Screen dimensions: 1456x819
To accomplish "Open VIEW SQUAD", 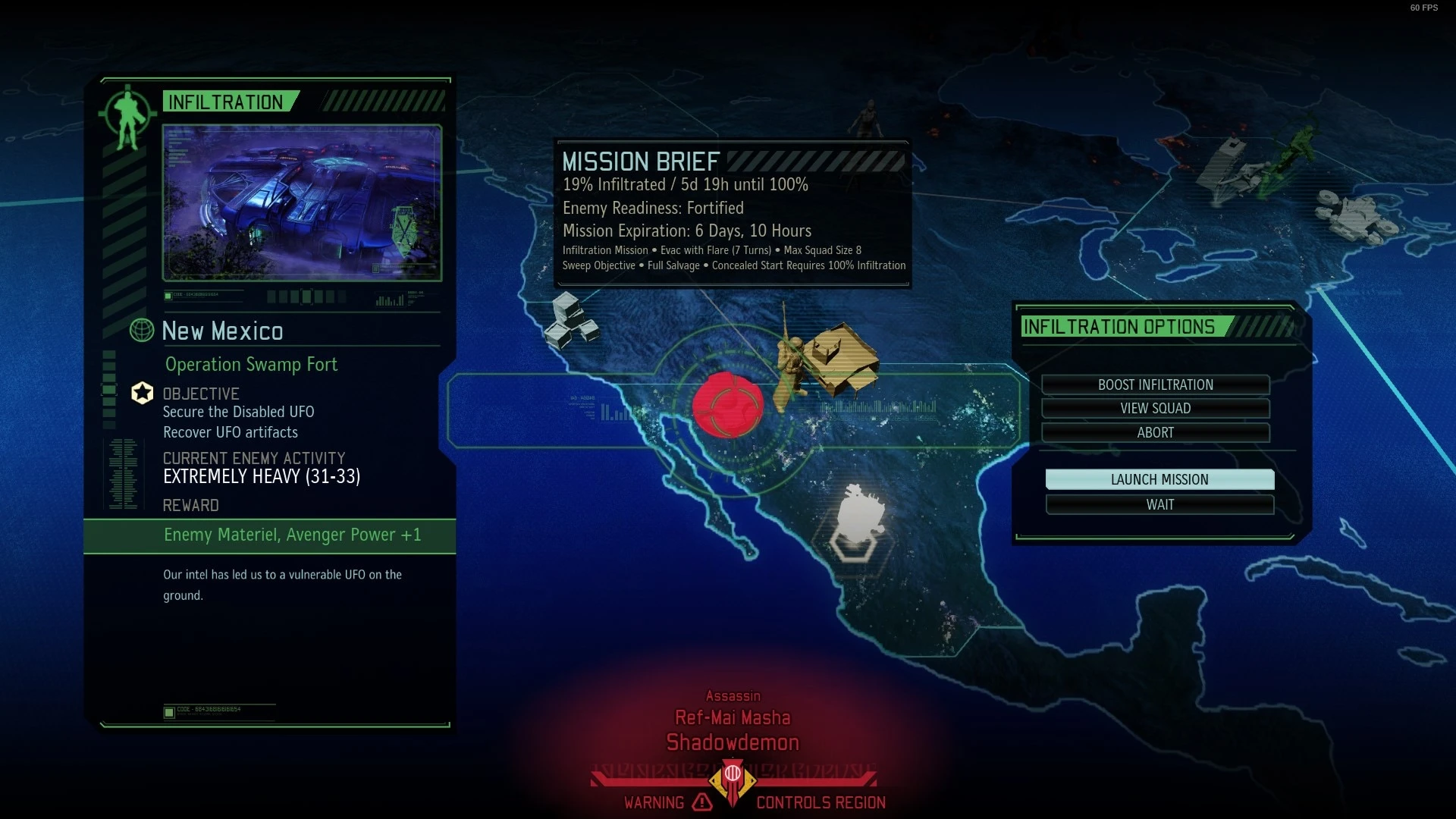I will [x=1156, y=408].
